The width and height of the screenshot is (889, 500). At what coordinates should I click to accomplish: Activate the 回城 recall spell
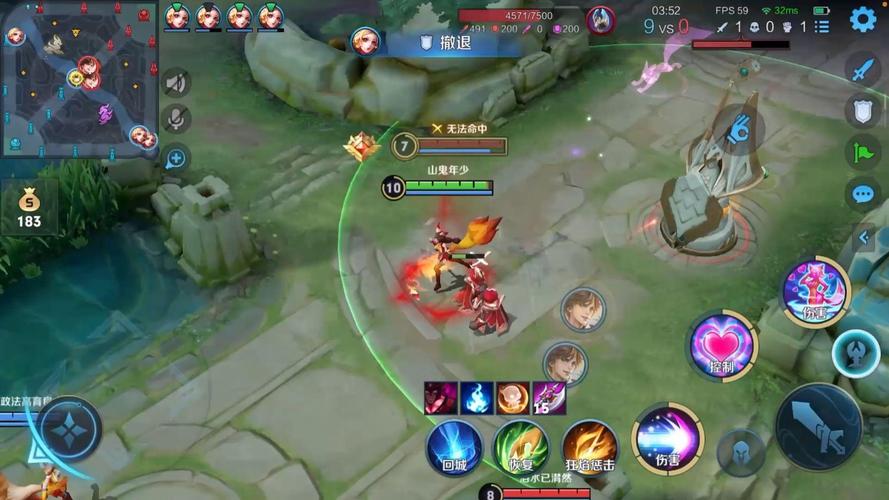(x=455, y=446)
